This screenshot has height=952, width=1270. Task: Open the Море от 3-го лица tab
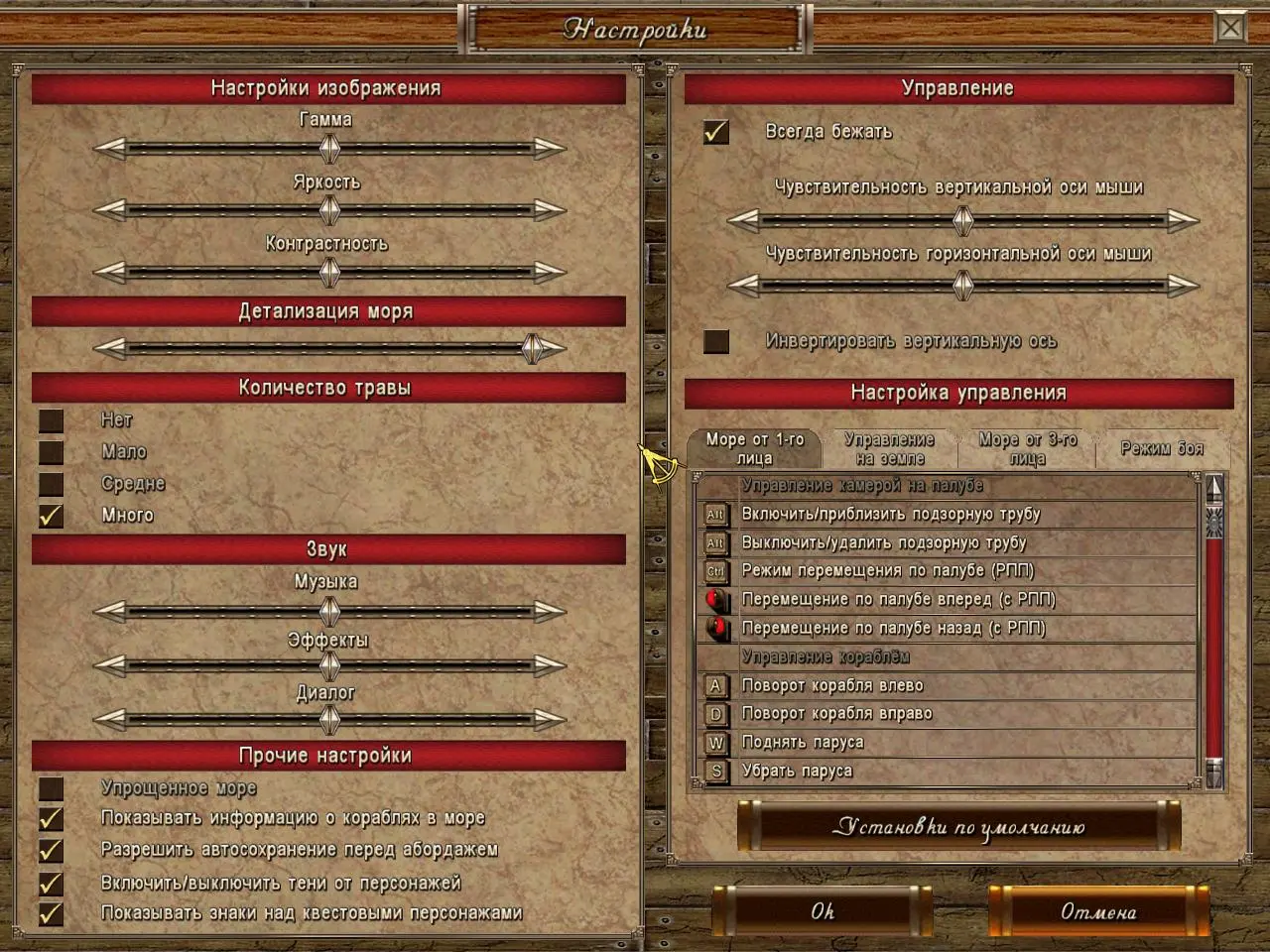click(x=1027, y=449)
